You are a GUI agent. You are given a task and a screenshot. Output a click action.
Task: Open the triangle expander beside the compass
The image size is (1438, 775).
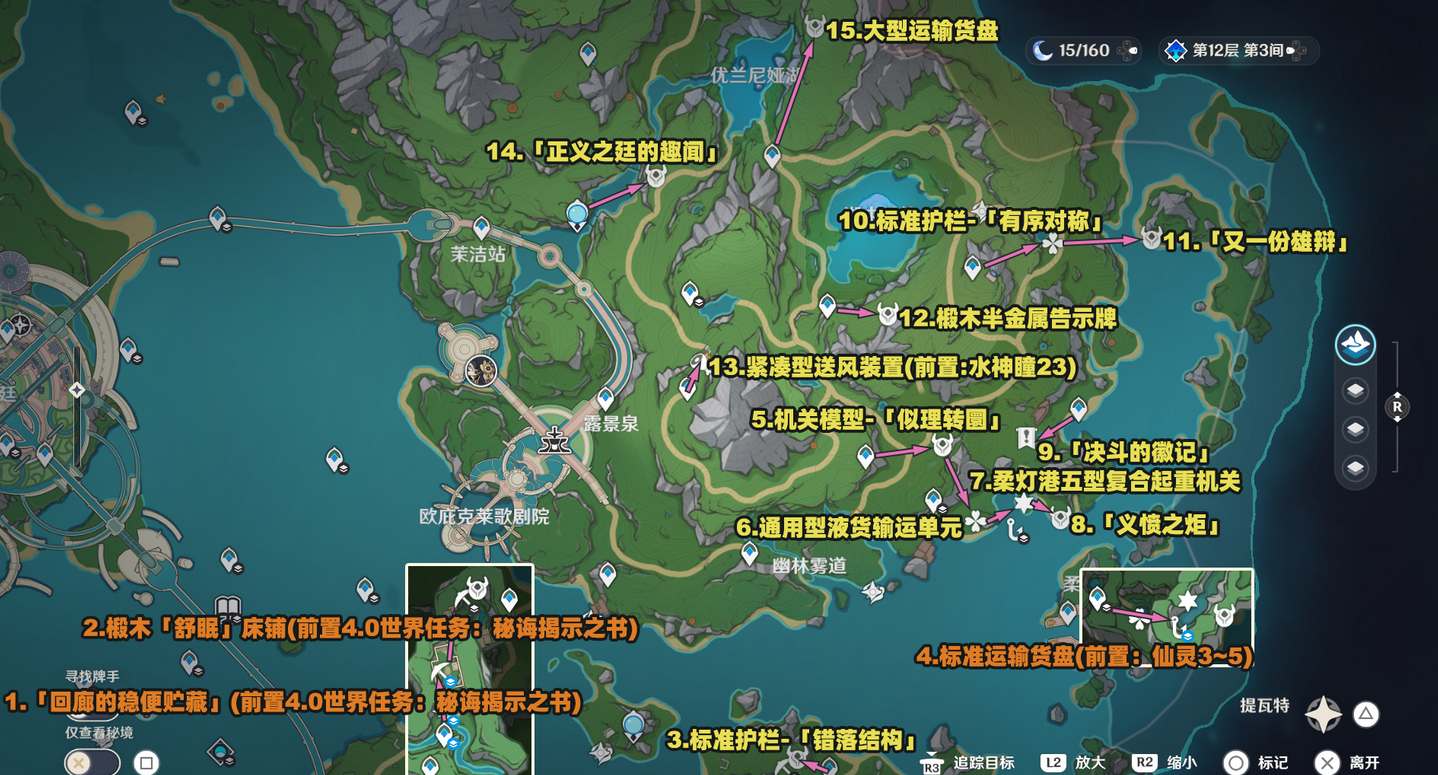(x=1367, y=714)
